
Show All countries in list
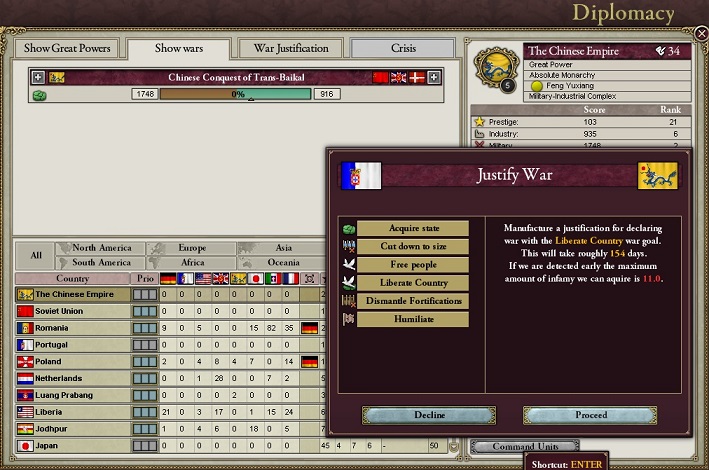click(x=36, y=255)
